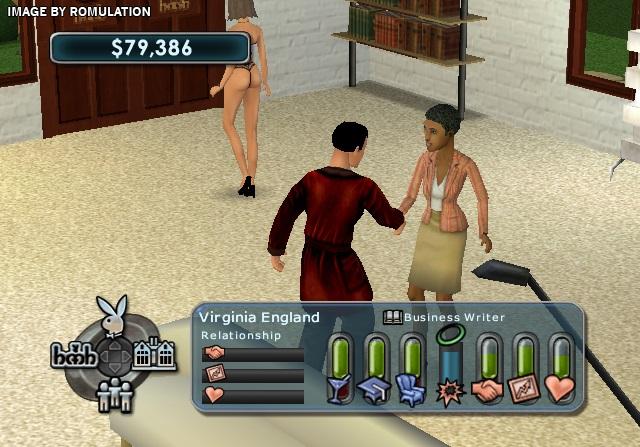Screen dimensions: 640x447
Task: Select the handshake need meter icon
Action: 488,390
